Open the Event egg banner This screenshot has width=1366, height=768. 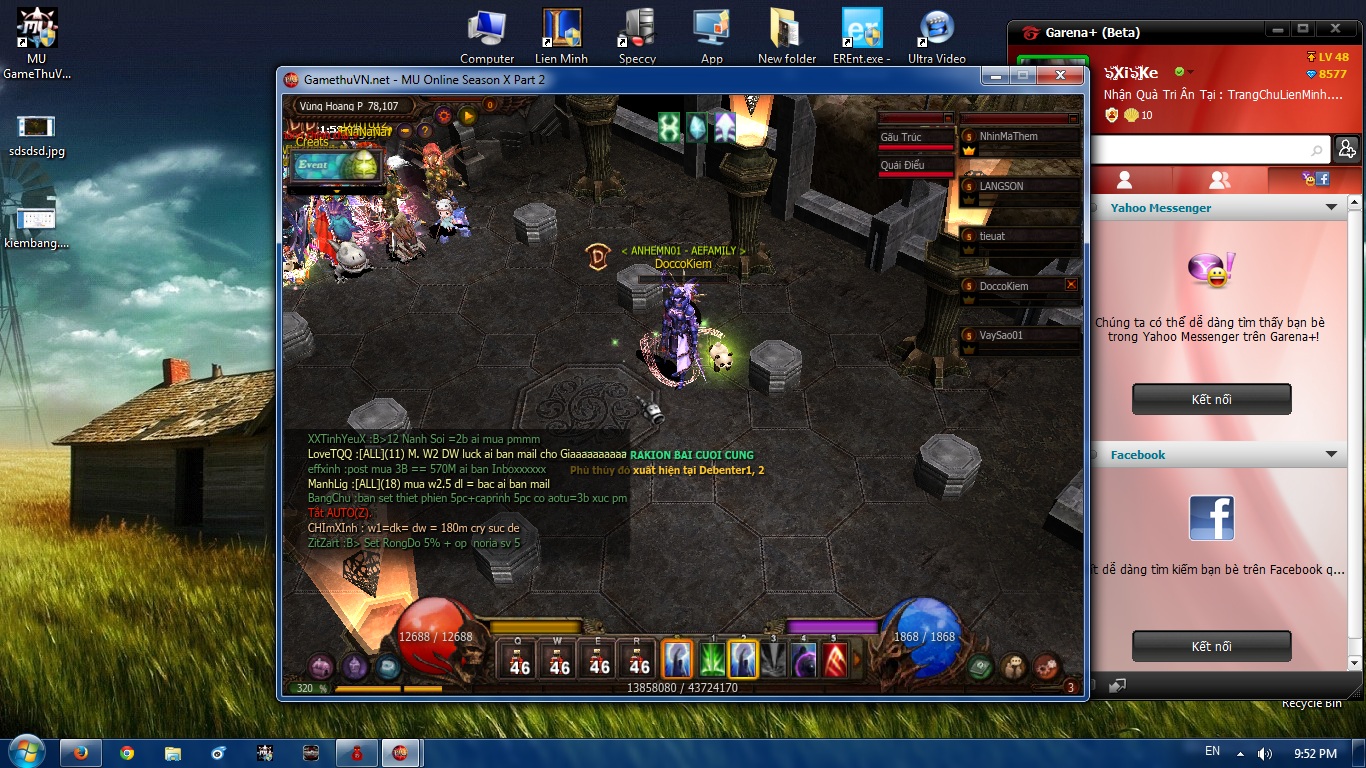(337, 166)
